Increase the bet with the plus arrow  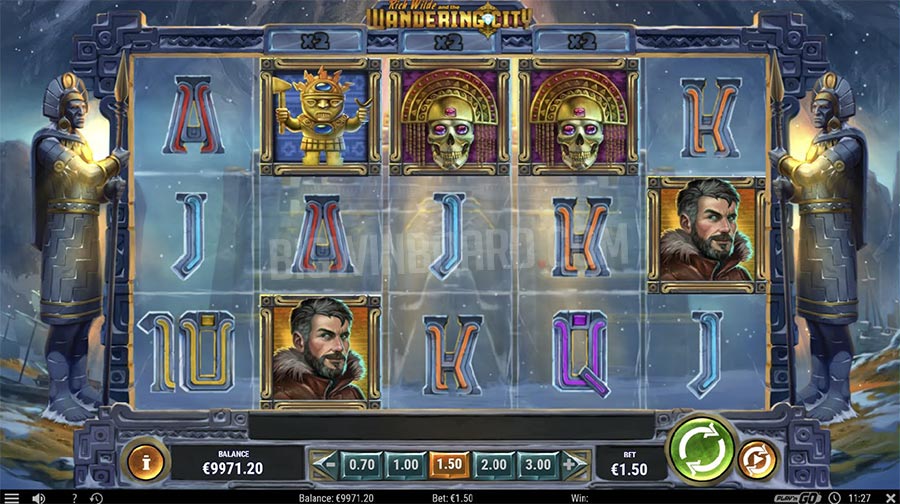(574, 464)
